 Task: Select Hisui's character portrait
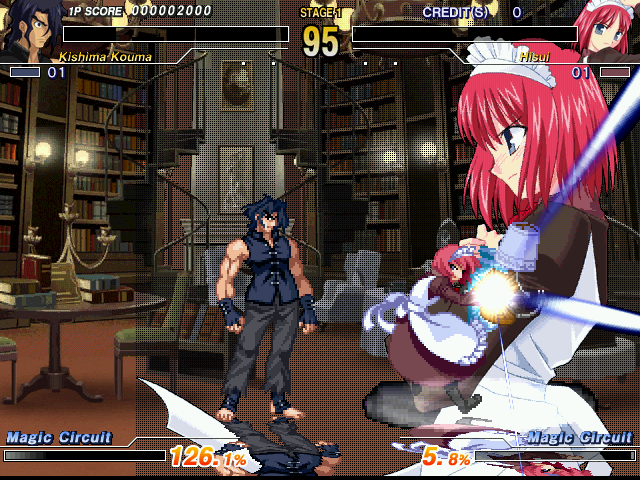609,28
